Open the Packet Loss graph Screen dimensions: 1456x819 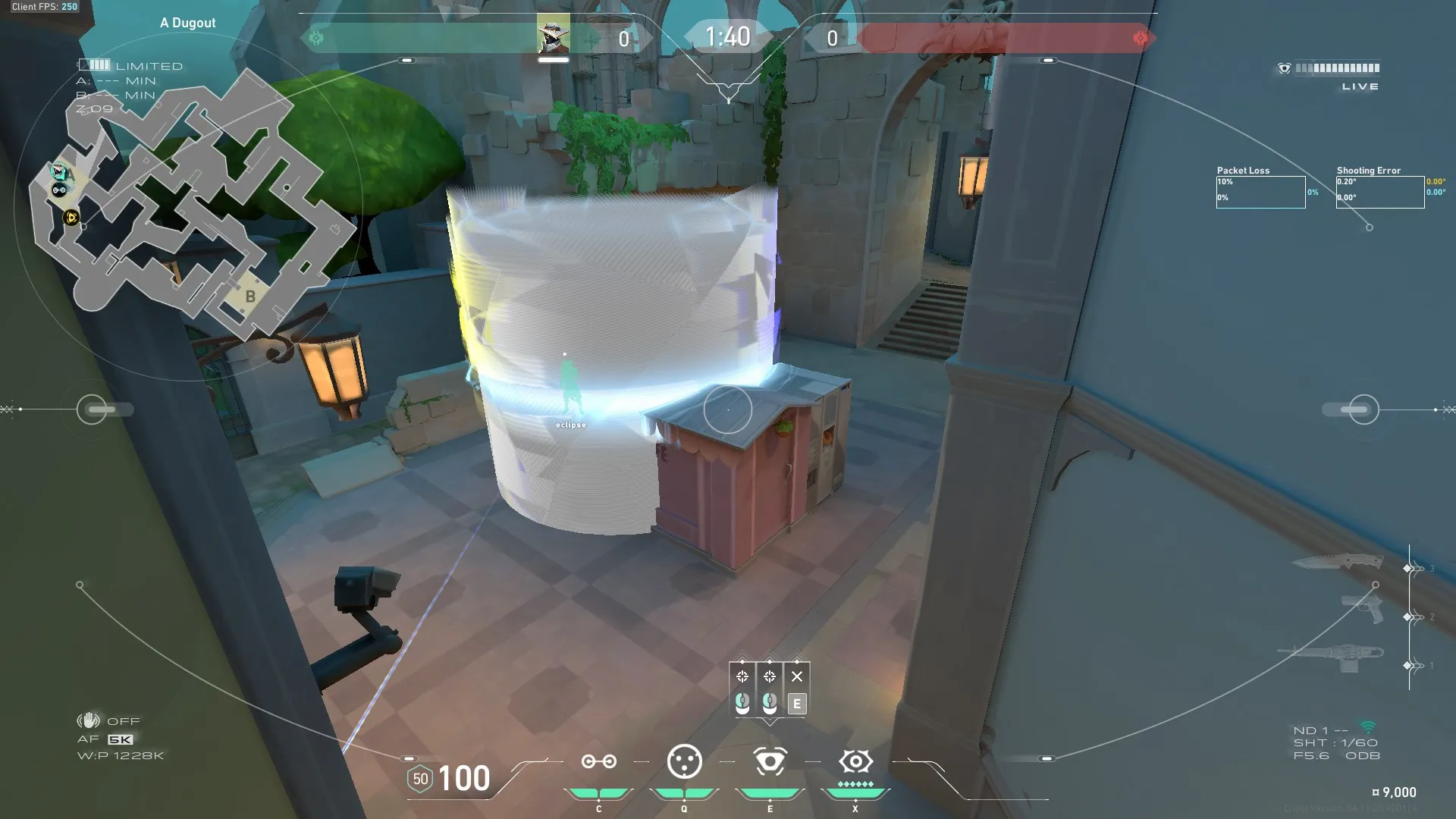[x=1260, y=192]
